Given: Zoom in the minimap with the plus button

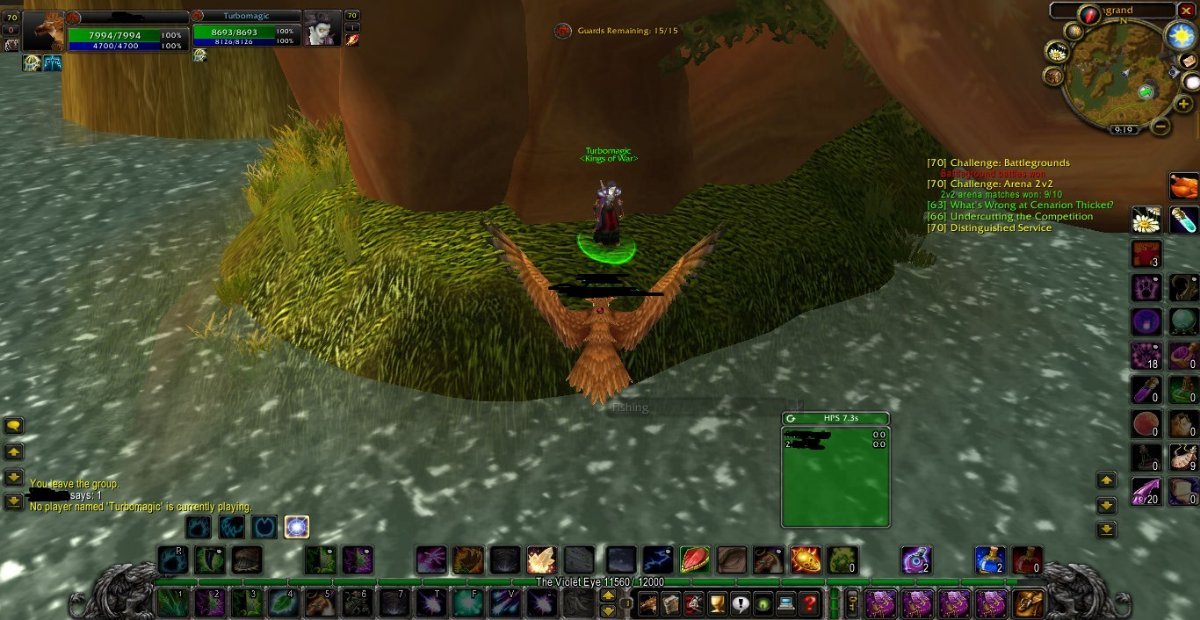Looking at the screenshot, I should (1184, 104).
